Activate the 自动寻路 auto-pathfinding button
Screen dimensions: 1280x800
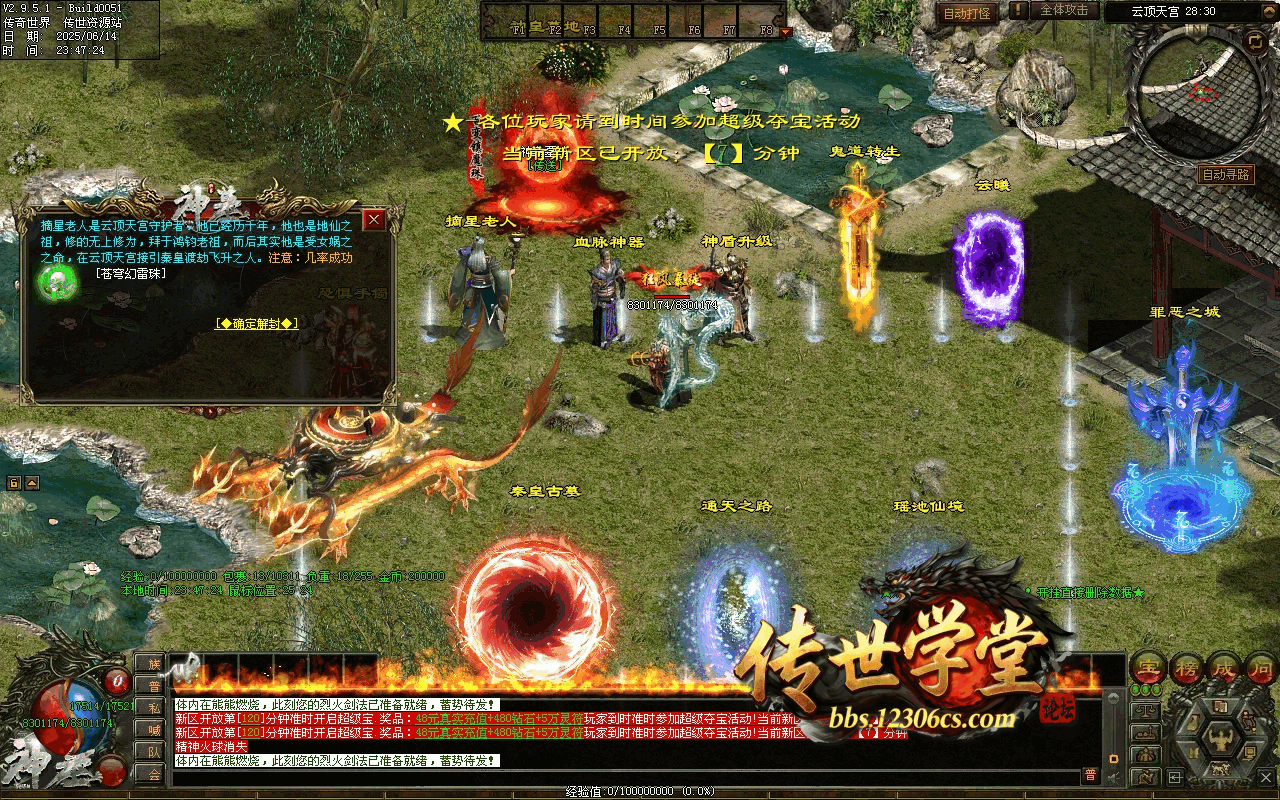pyautogui.click(x=1226, y=175)
